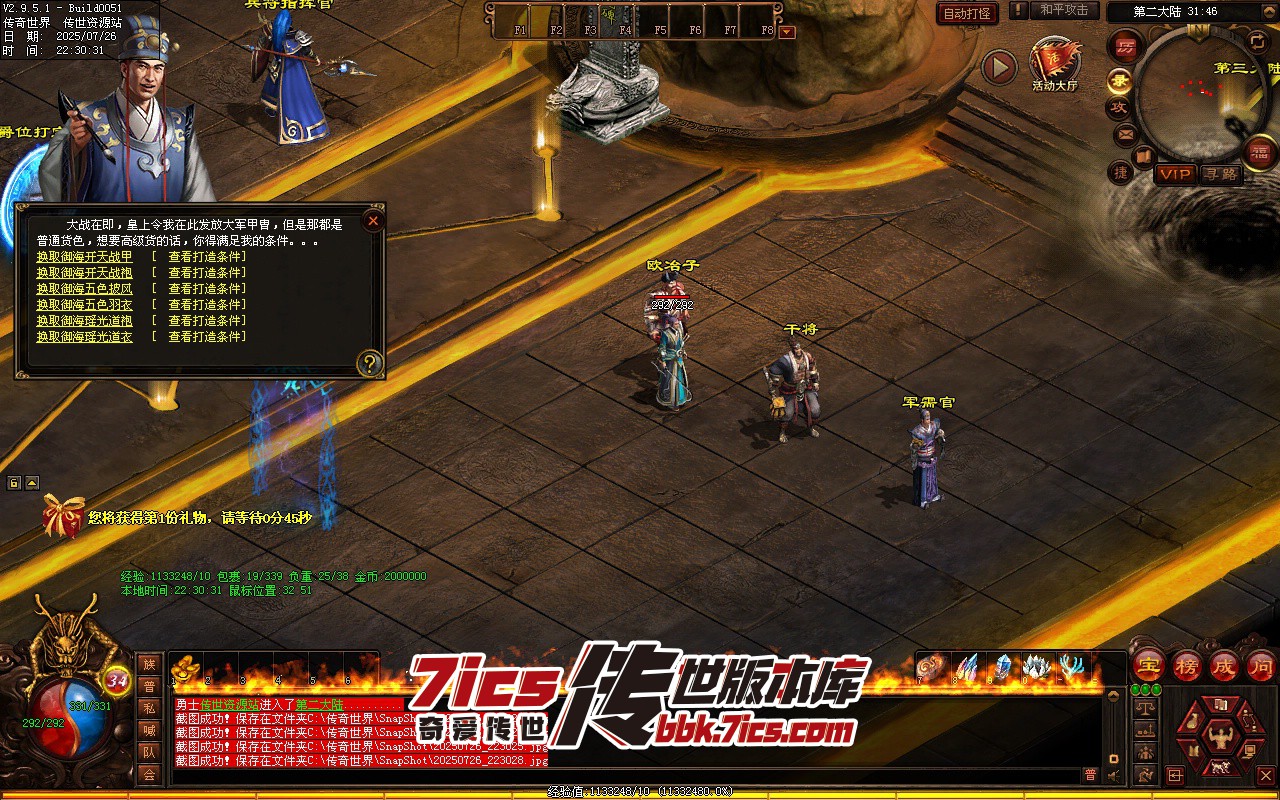Switch chat to the 私 private channel
The width and height of the screenshot is (1280, 800).
pyautogui.click(x=149, y=708)
